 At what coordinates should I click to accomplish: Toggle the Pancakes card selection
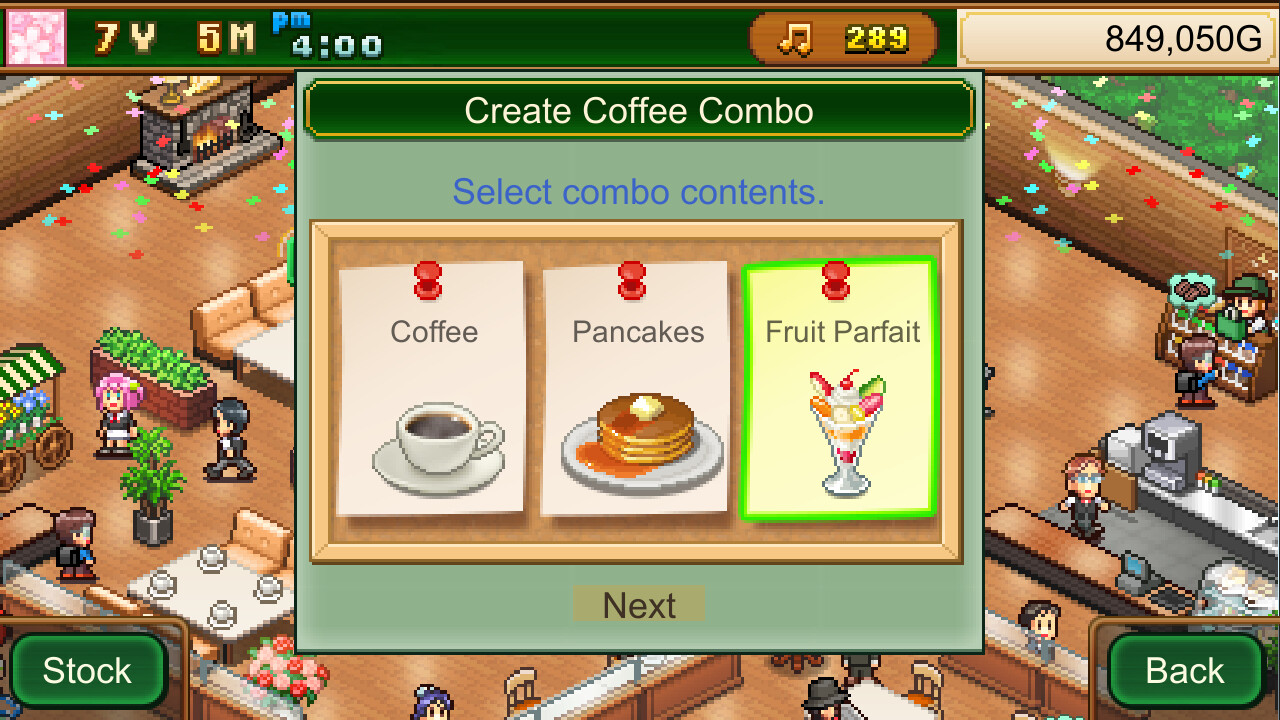tap(637, 390)
